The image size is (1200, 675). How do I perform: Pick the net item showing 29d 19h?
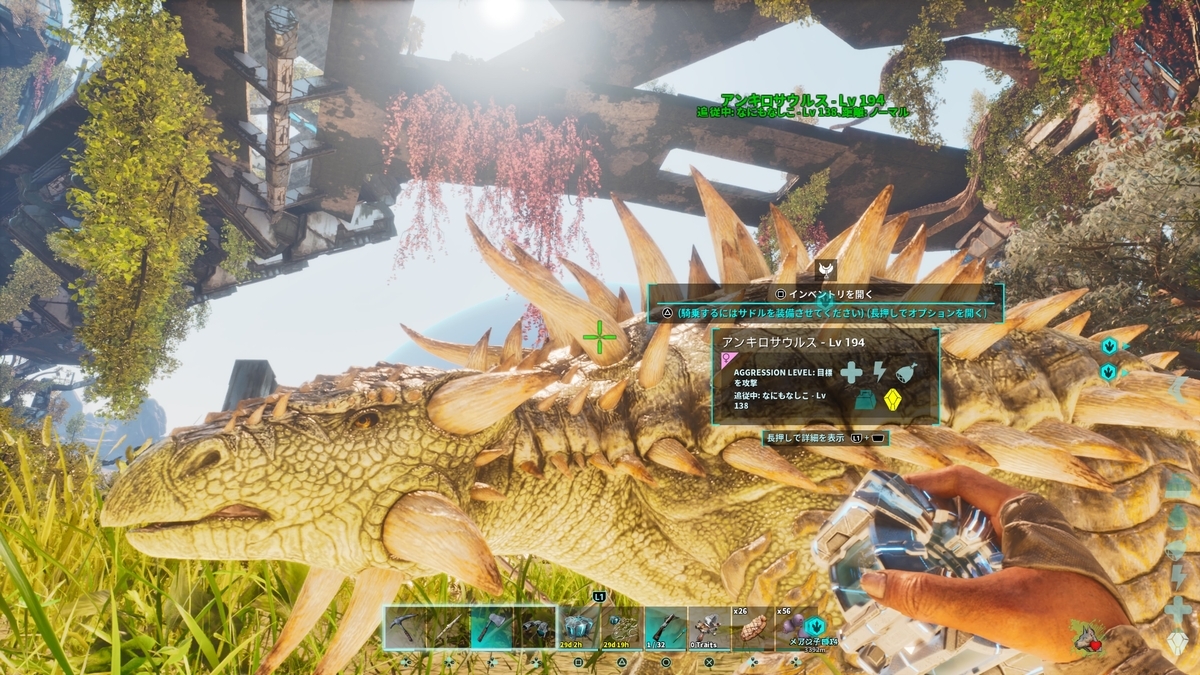tap(622, 627)
